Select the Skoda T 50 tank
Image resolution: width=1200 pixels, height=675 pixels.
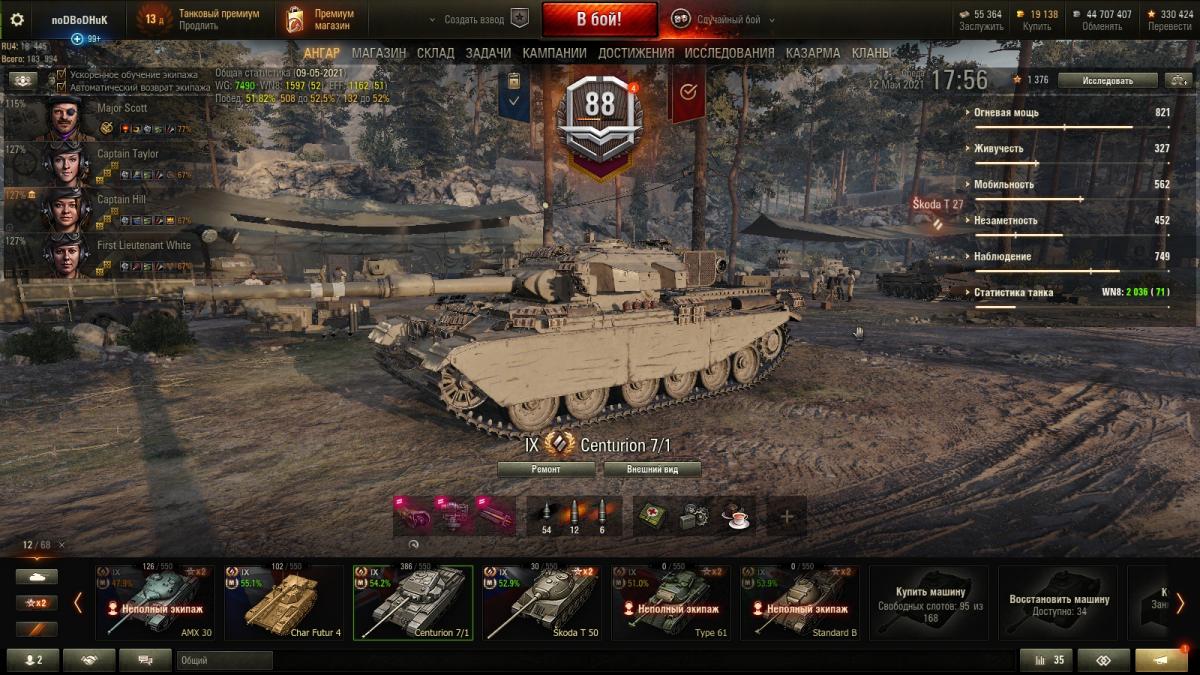tap(541, 602)
